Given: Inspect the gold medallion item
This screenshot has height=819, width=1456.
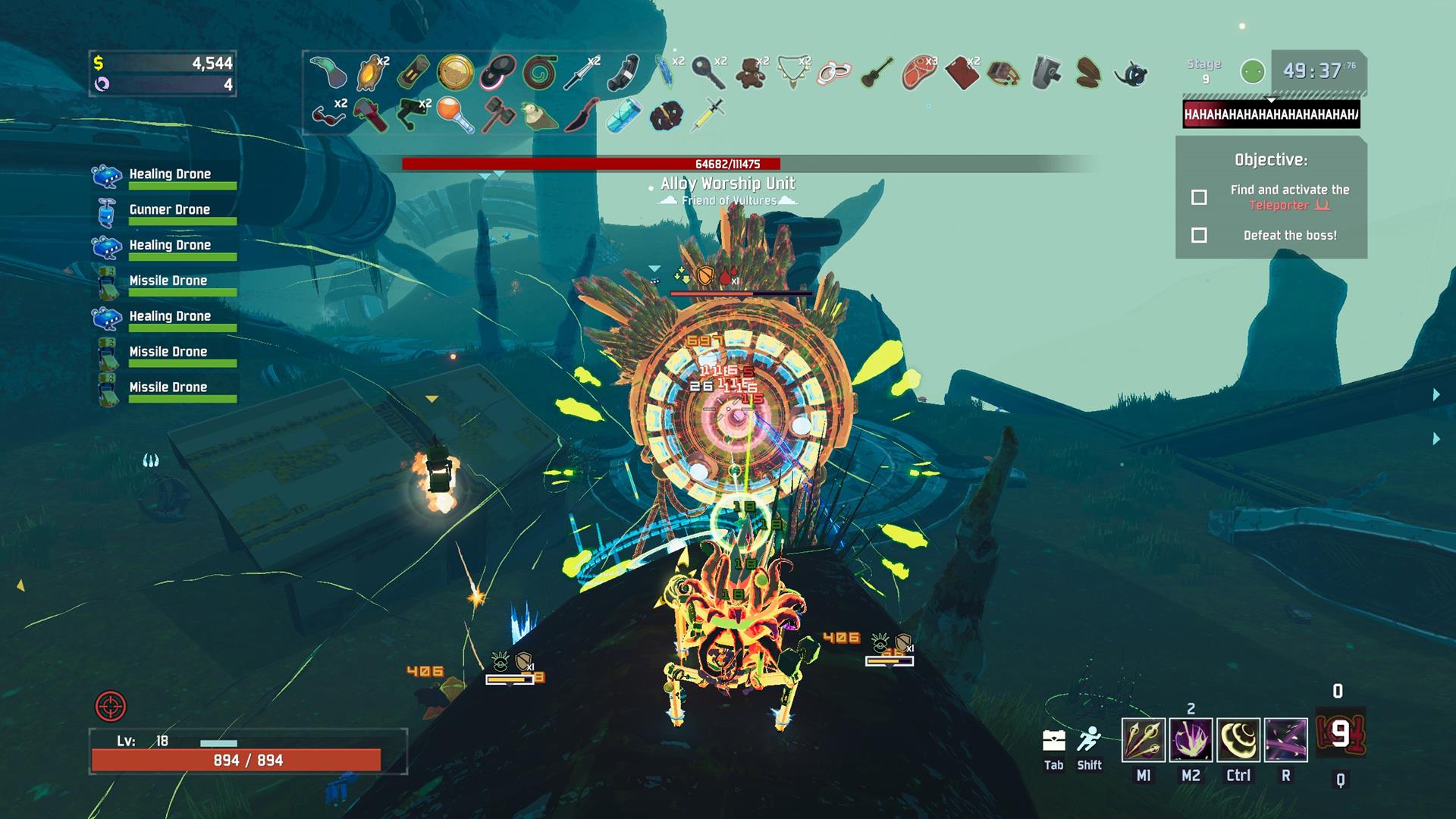Looking at the screenshot, I should pos(455,73).
